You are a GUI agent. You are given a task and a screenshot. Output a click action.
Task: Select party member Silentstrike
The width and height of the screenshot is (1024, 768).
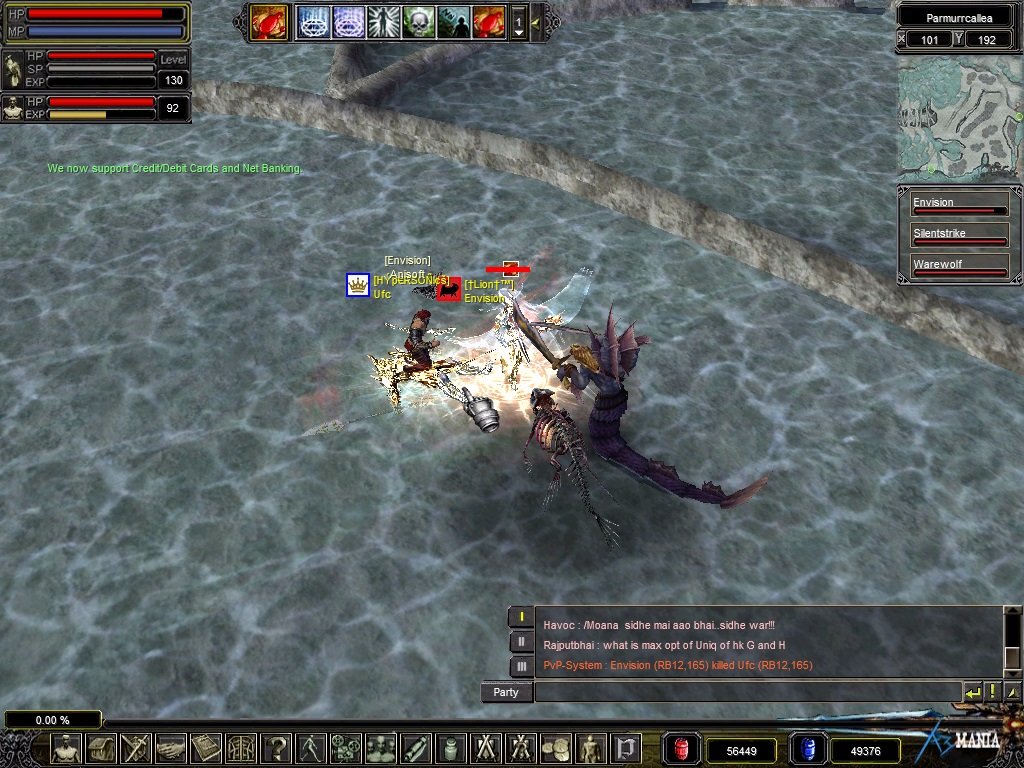(x=959, y=236)
